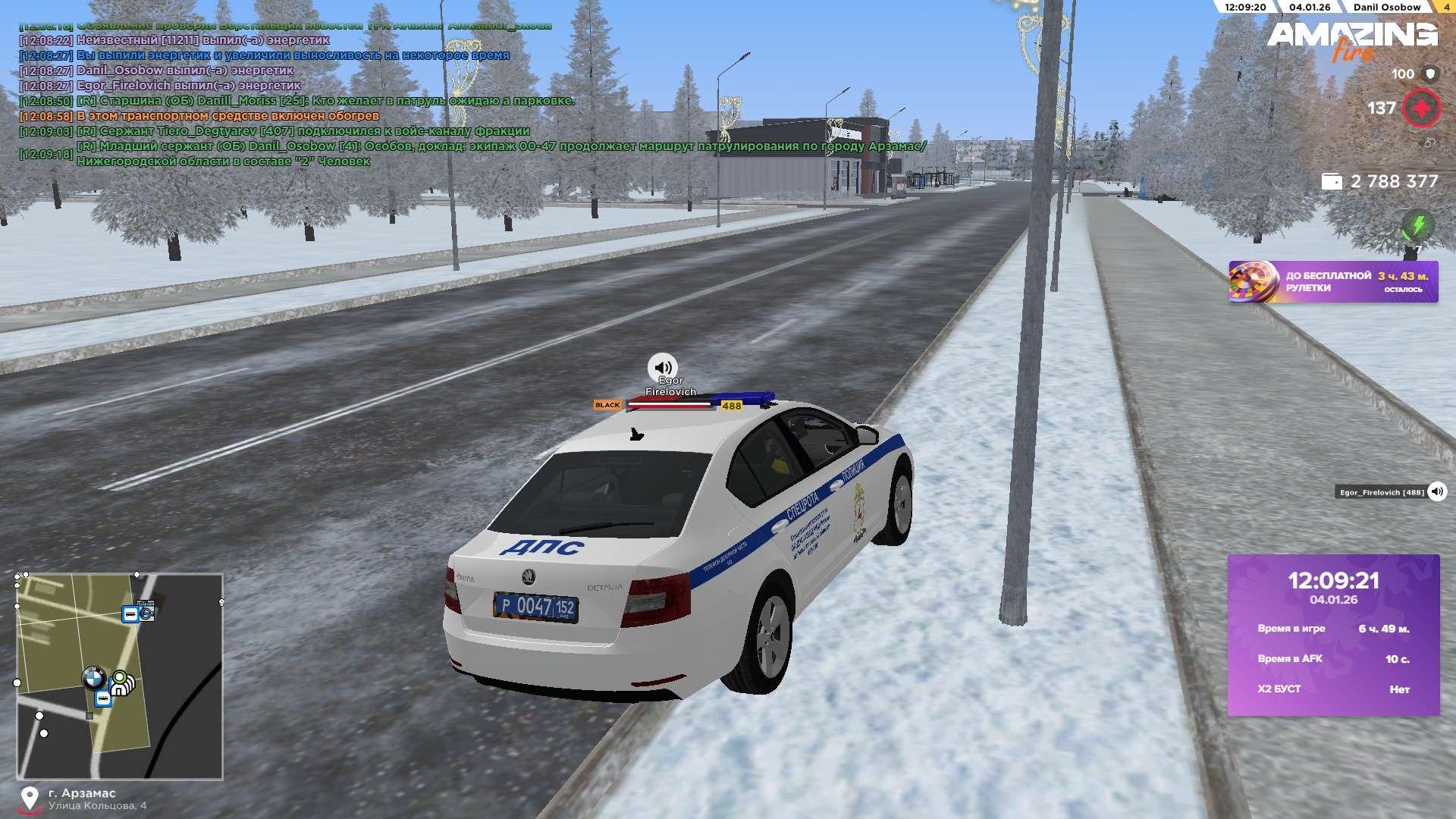Click the armor shield icon
Viewport: 1456px width, 819px height.
click(x=1430, y=74)
